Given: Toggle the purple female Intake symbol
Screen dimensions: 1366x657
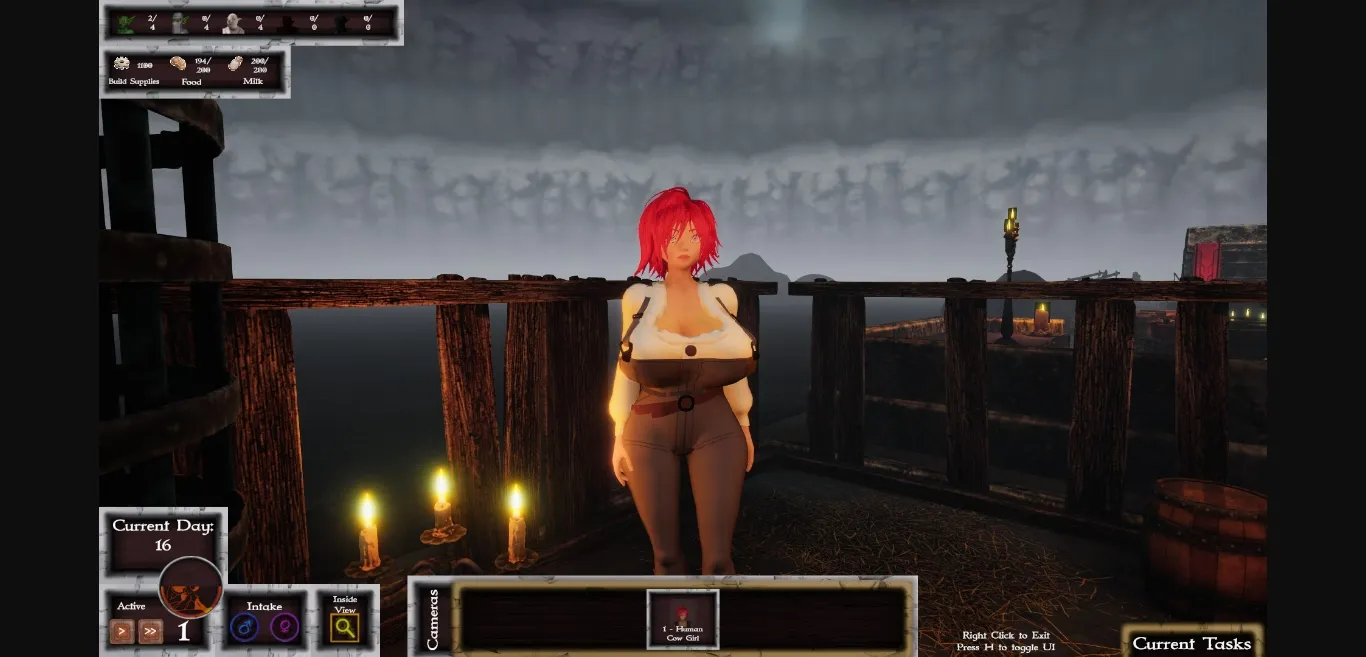Looking at the screenshot, I should [284, 628].
